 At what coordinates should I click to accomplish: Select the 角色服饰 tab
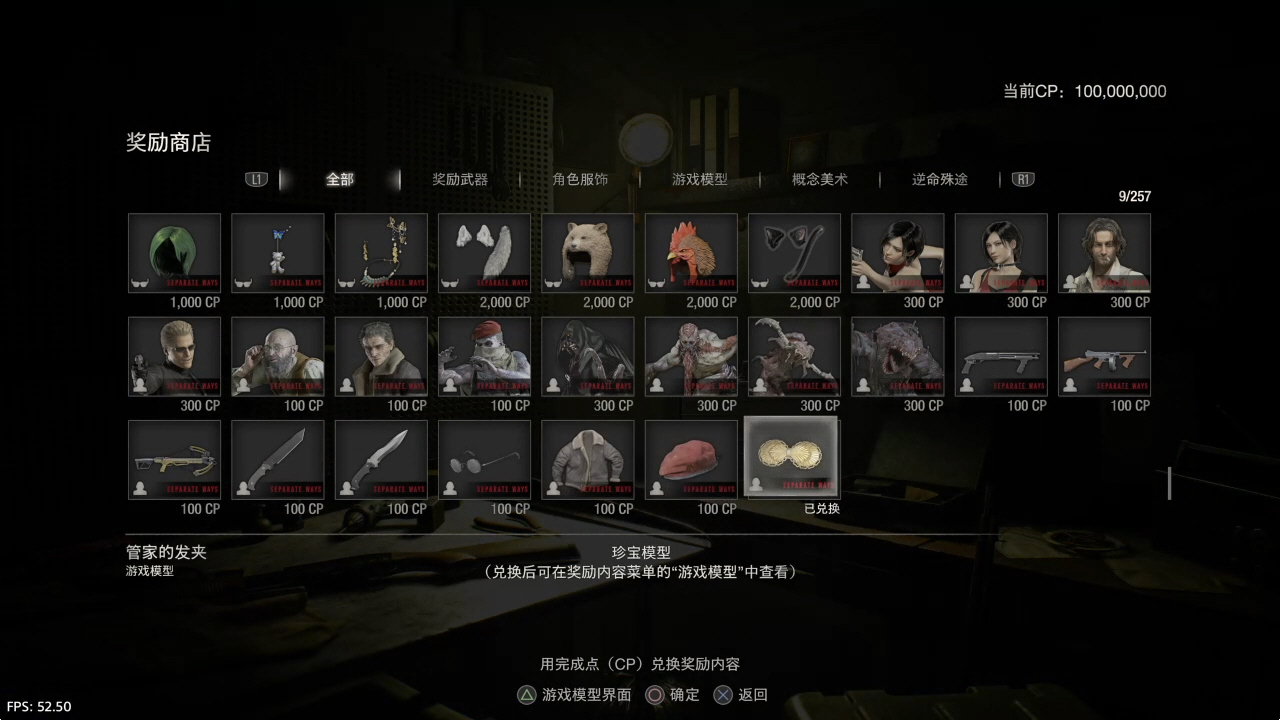point(580,180)
